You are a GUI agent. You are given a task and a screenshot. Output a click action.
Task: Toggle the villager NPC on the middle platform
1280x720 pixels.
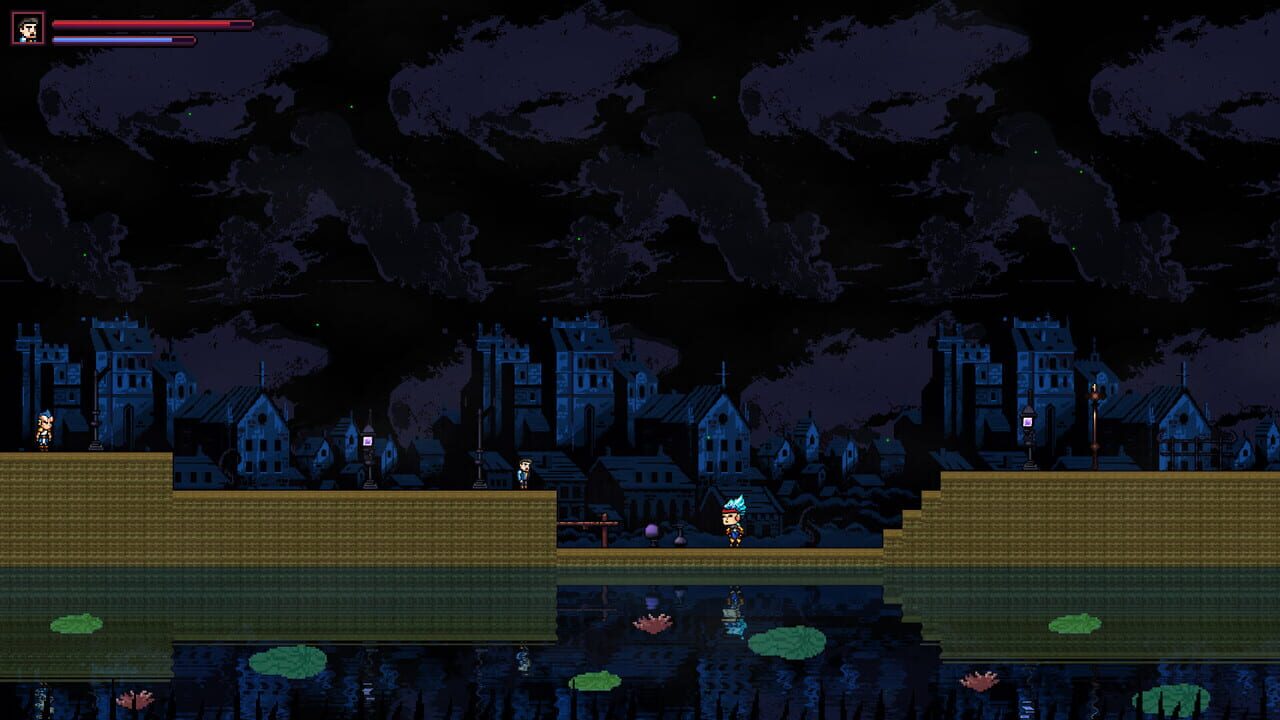coord(525,470)
